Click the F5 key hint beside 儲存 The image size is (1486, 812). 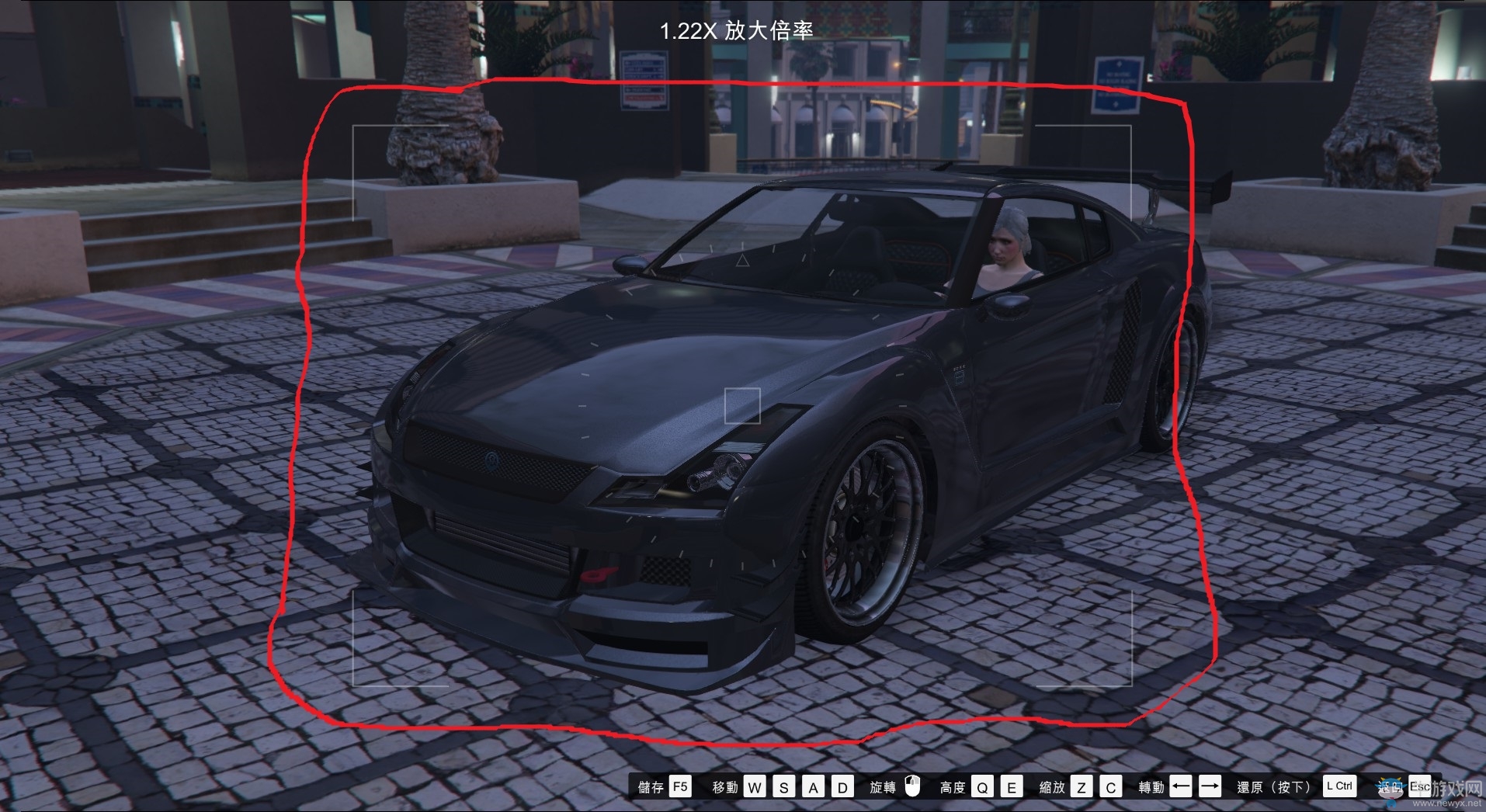tap(679, 786)
